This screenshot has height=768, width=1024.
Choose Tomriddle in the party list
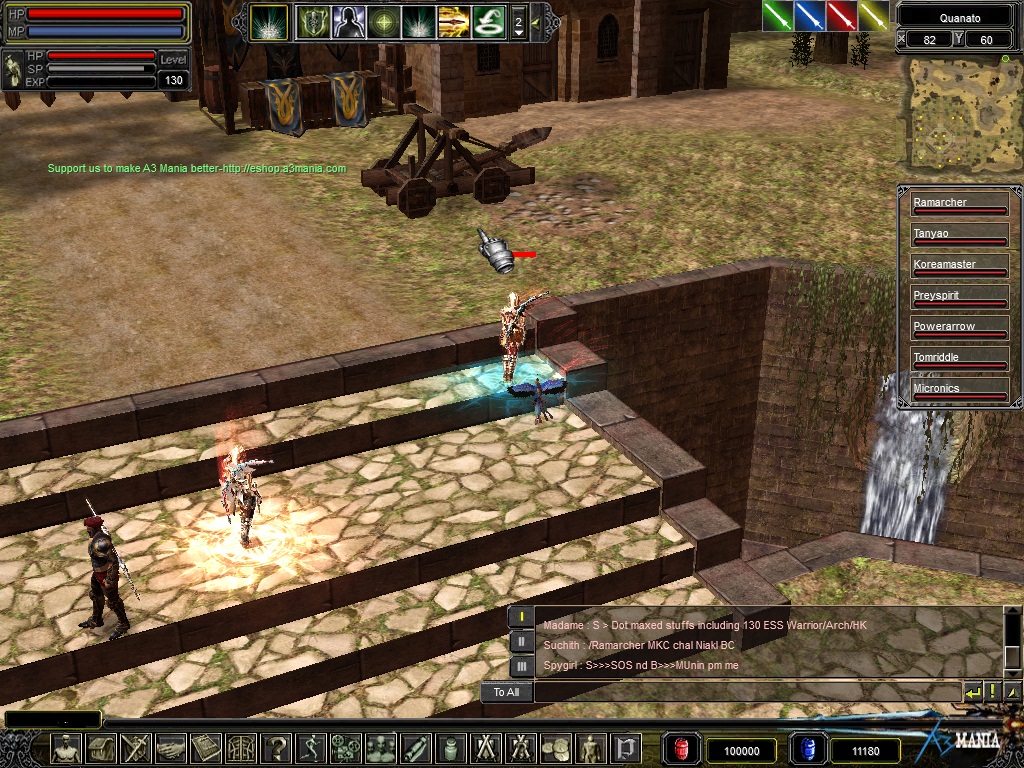point(959,359)
